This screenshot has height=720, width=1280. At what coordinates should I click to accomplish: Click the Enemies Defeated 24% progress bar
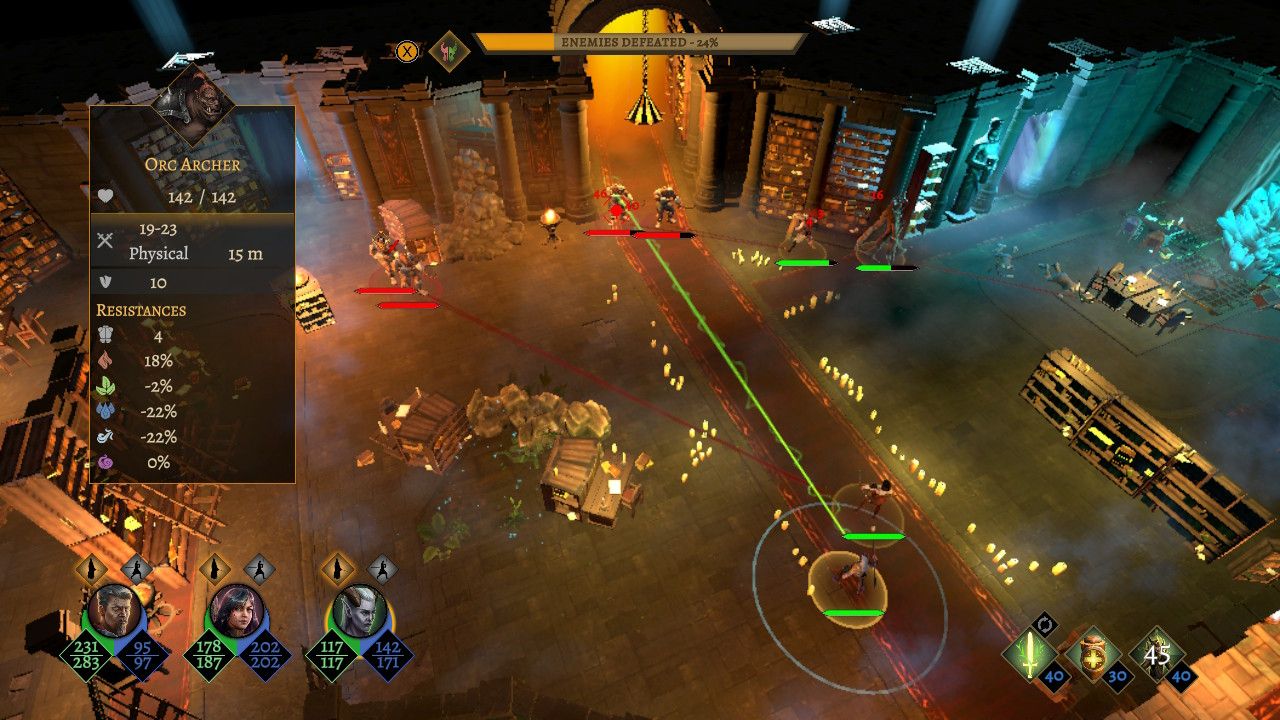point(640,40)
